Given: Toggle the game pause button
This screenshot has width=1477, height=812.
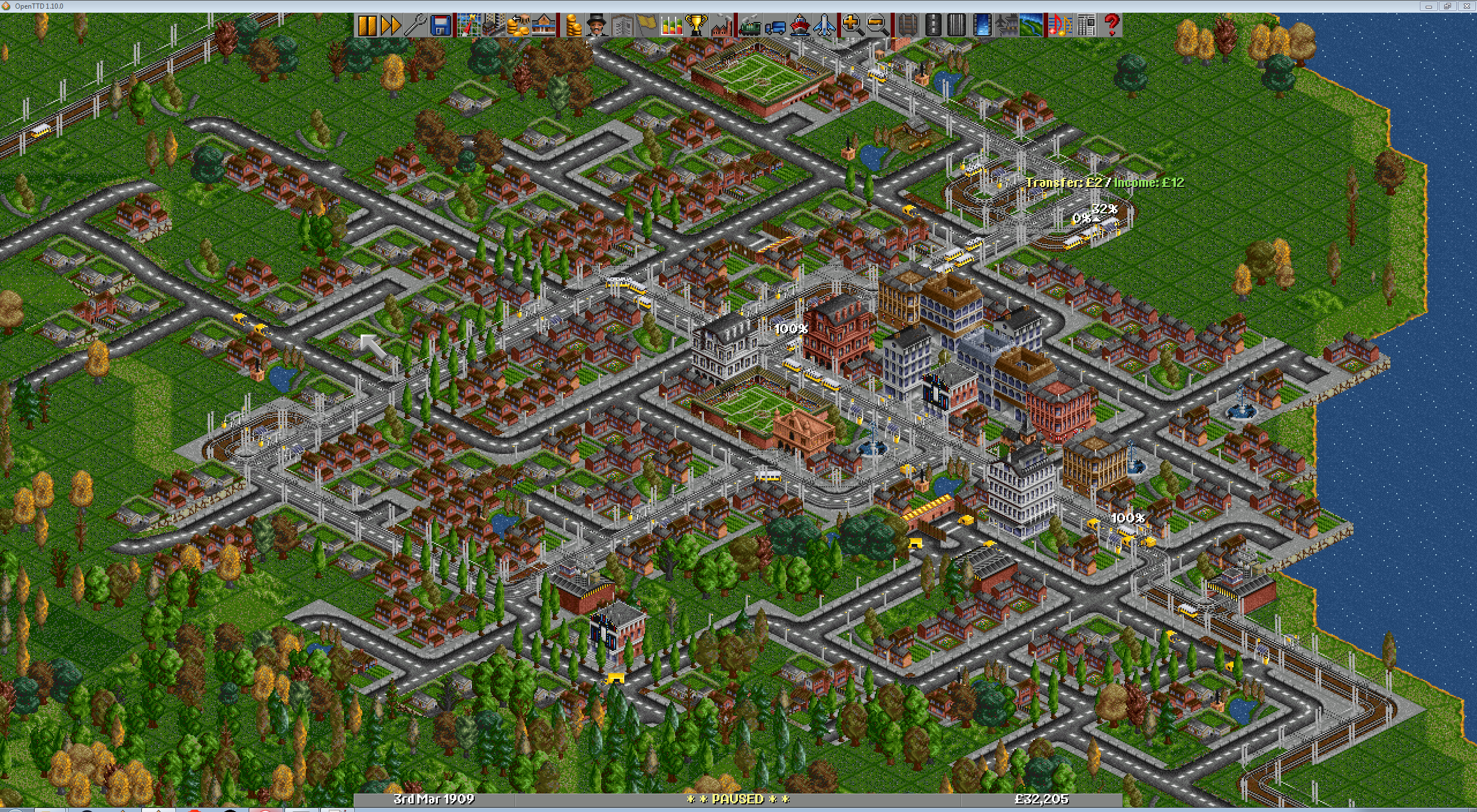Looking at the screenshot, I should pos(368,23).
